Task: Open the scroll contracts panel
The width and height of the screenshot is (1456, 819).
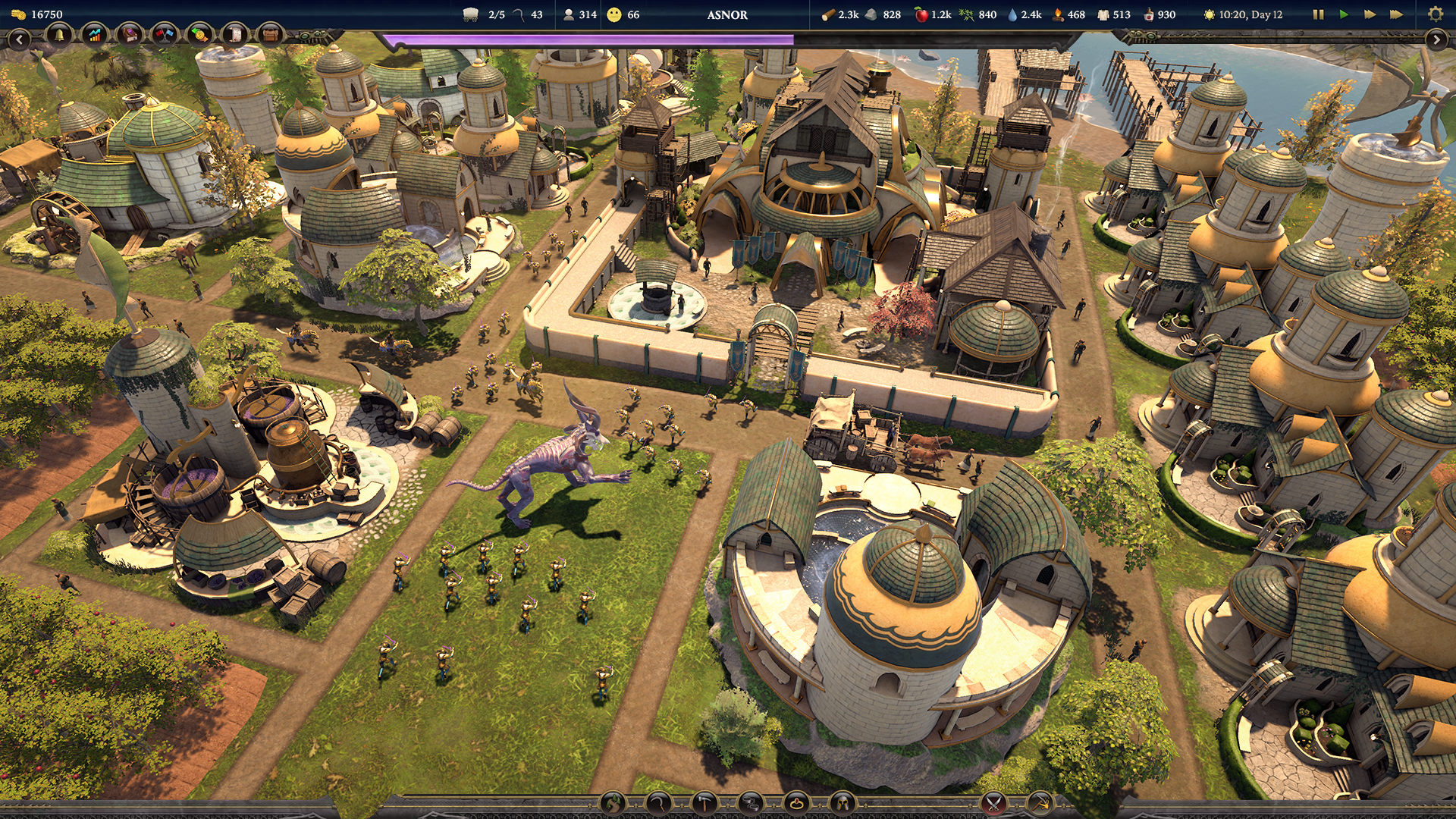Action: point(234,35)
